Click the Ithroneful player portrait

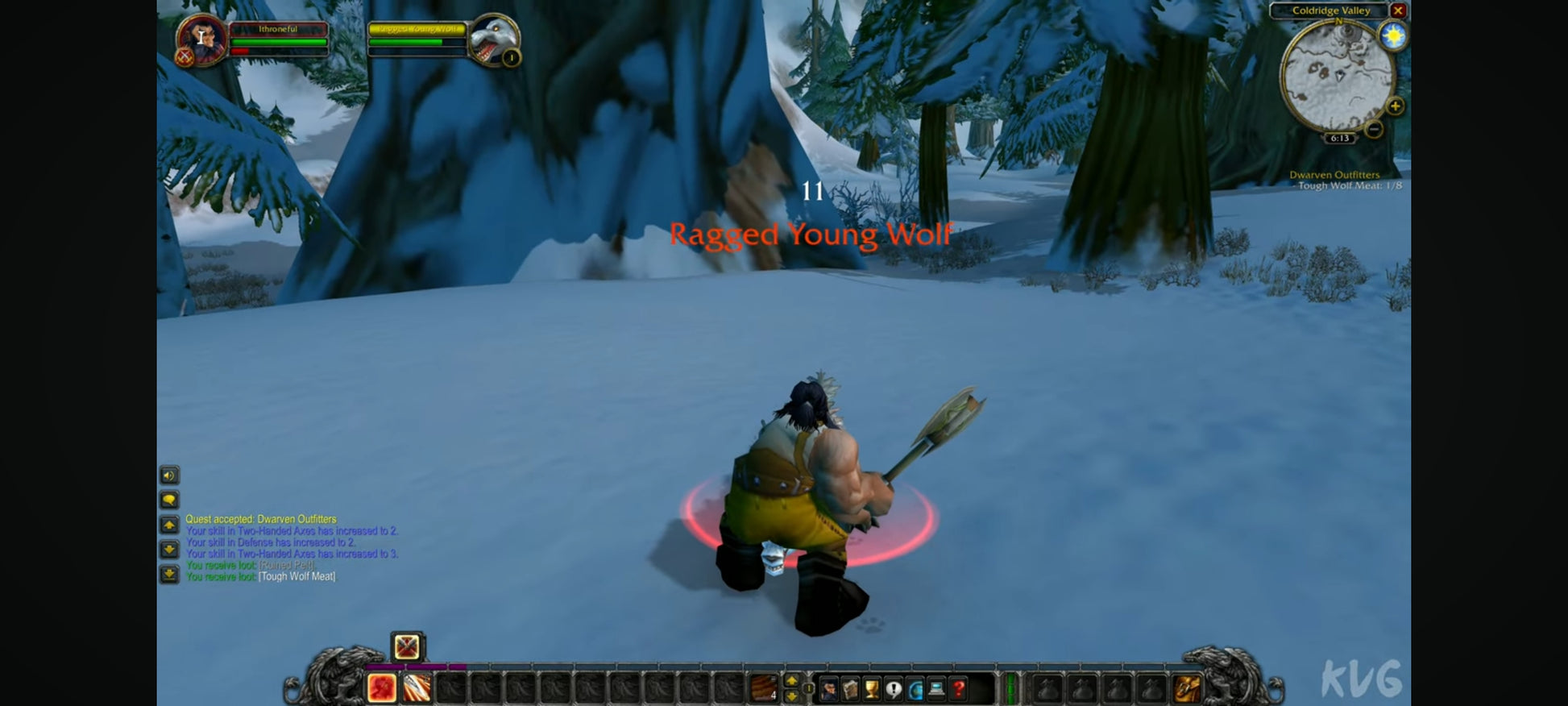[201, 39]
